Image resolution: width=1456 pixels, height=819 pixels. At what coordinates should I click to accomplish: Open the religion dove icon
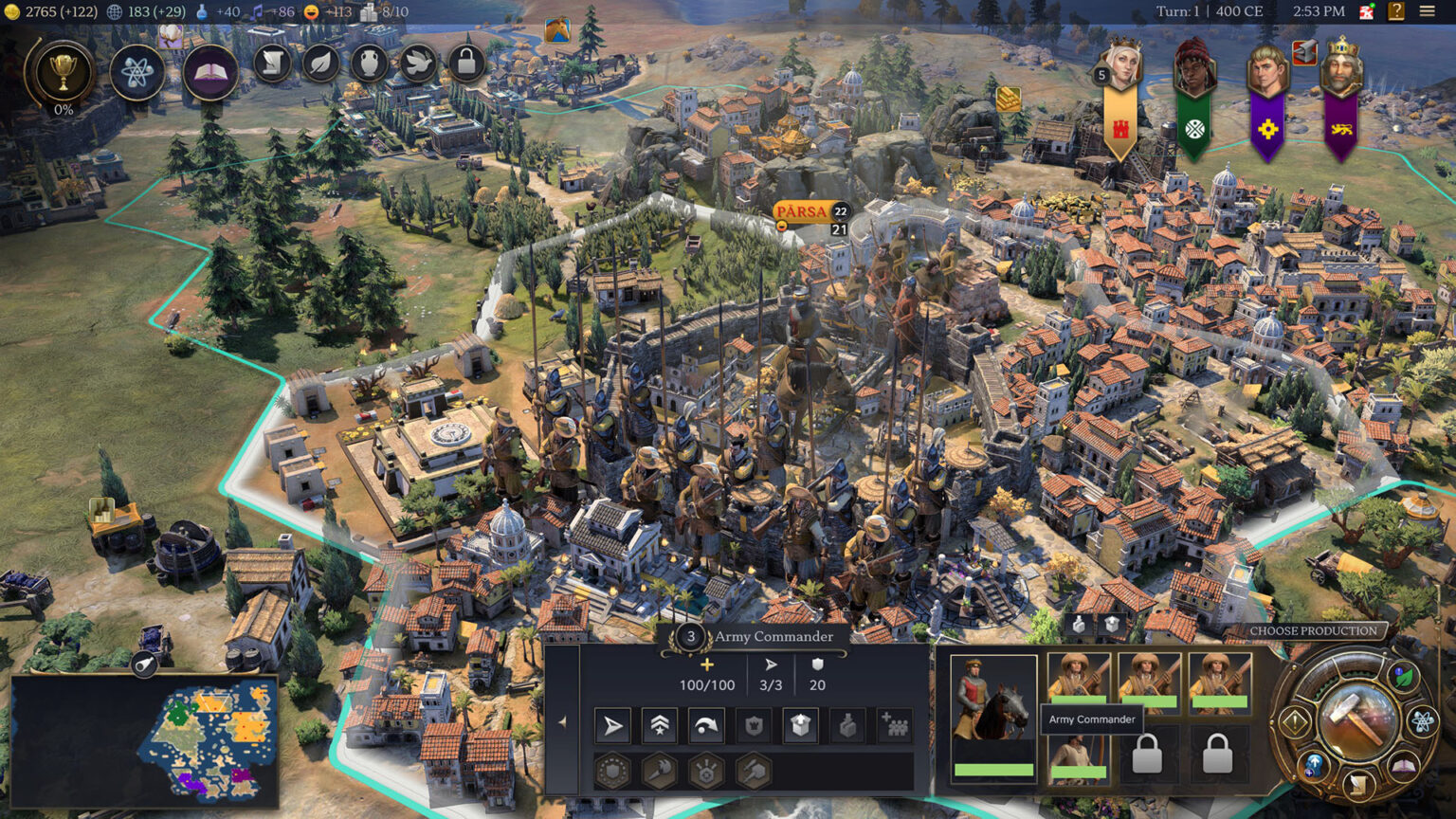point(418,64)
